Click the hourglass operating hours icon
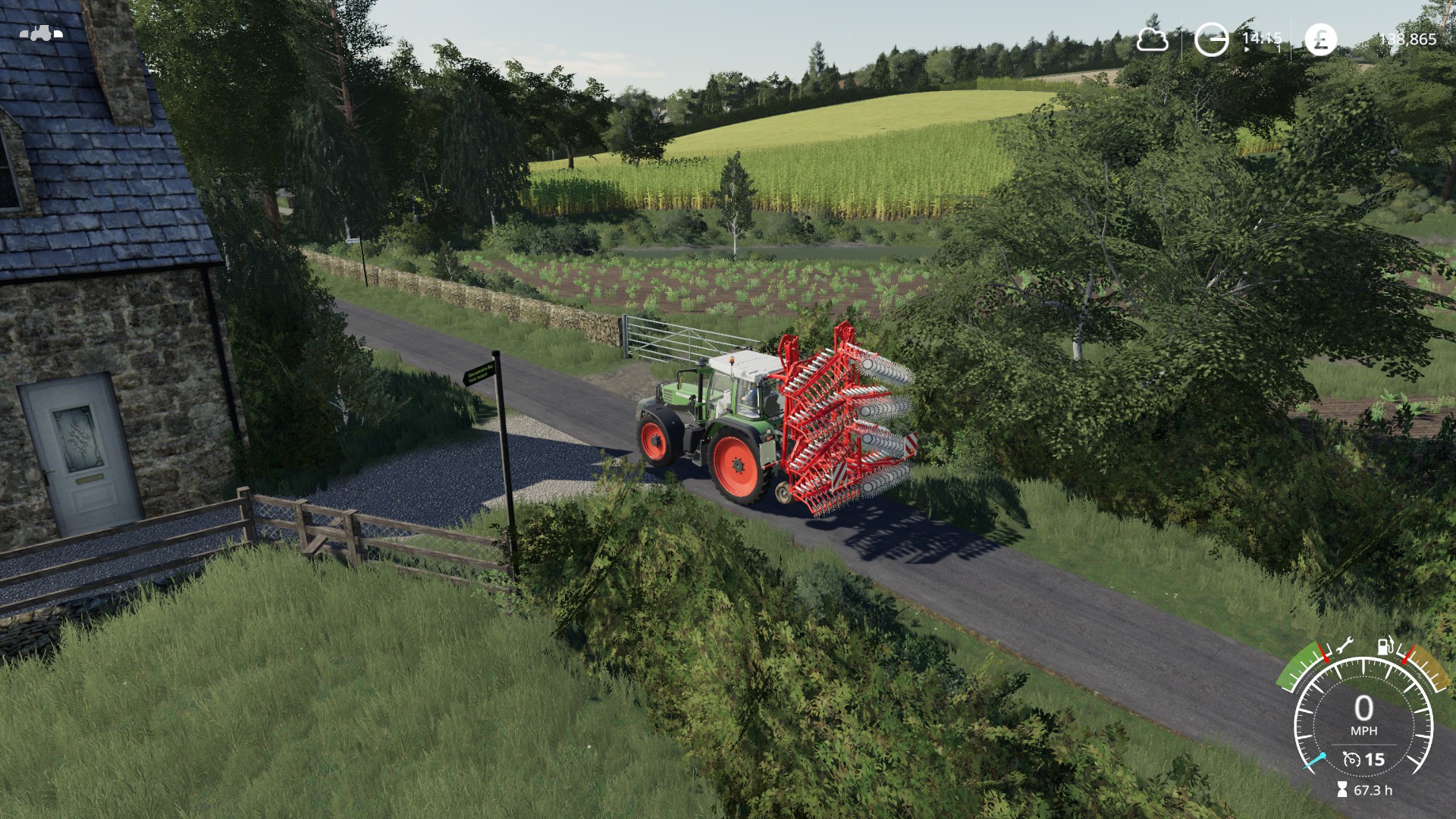This screenshot has width=1456, height=819. pyautogui.click(x=1341, y=790)
